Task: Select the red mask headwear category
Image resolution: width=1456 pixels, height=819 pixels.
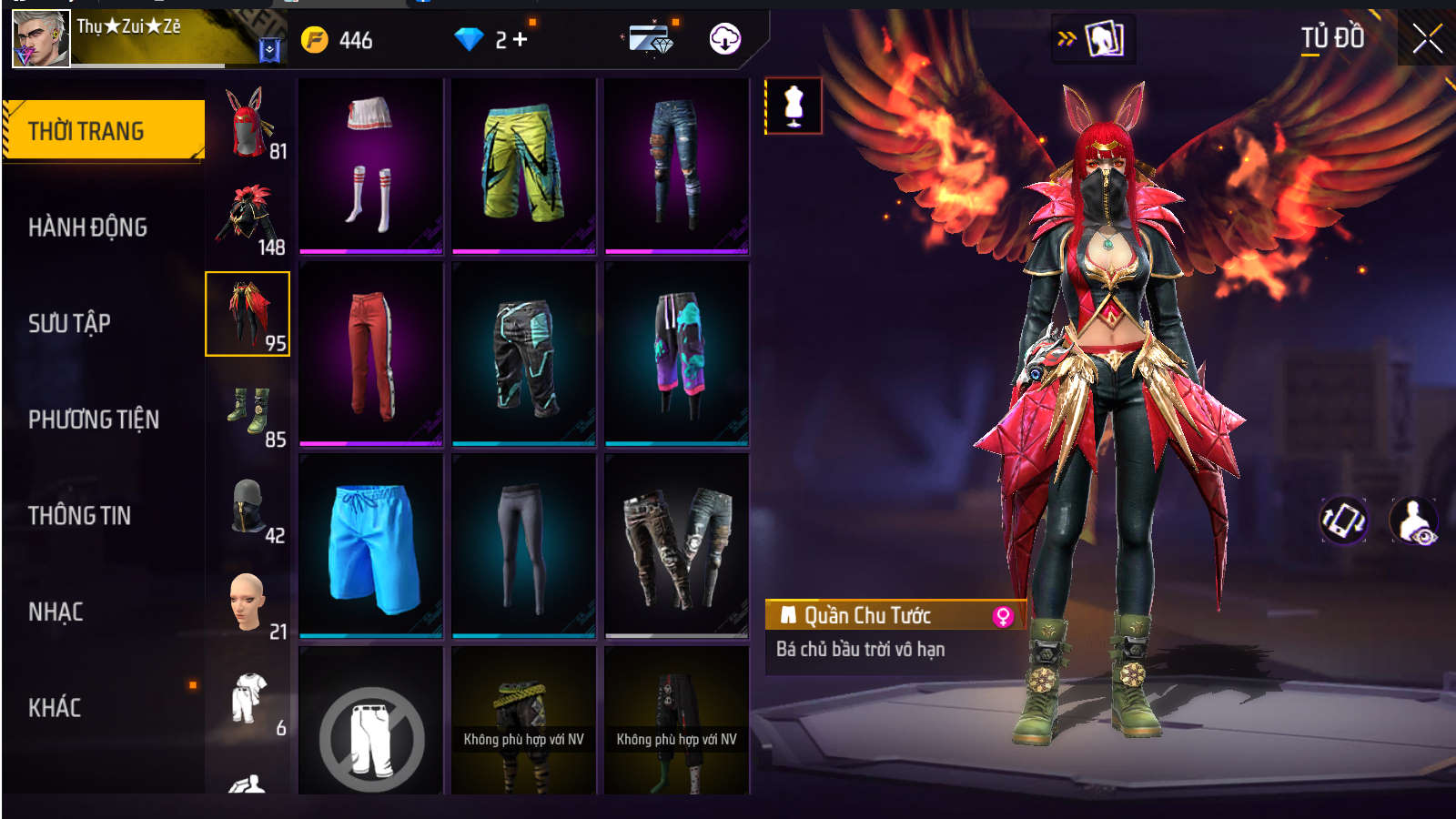Action: pos(248,125)
